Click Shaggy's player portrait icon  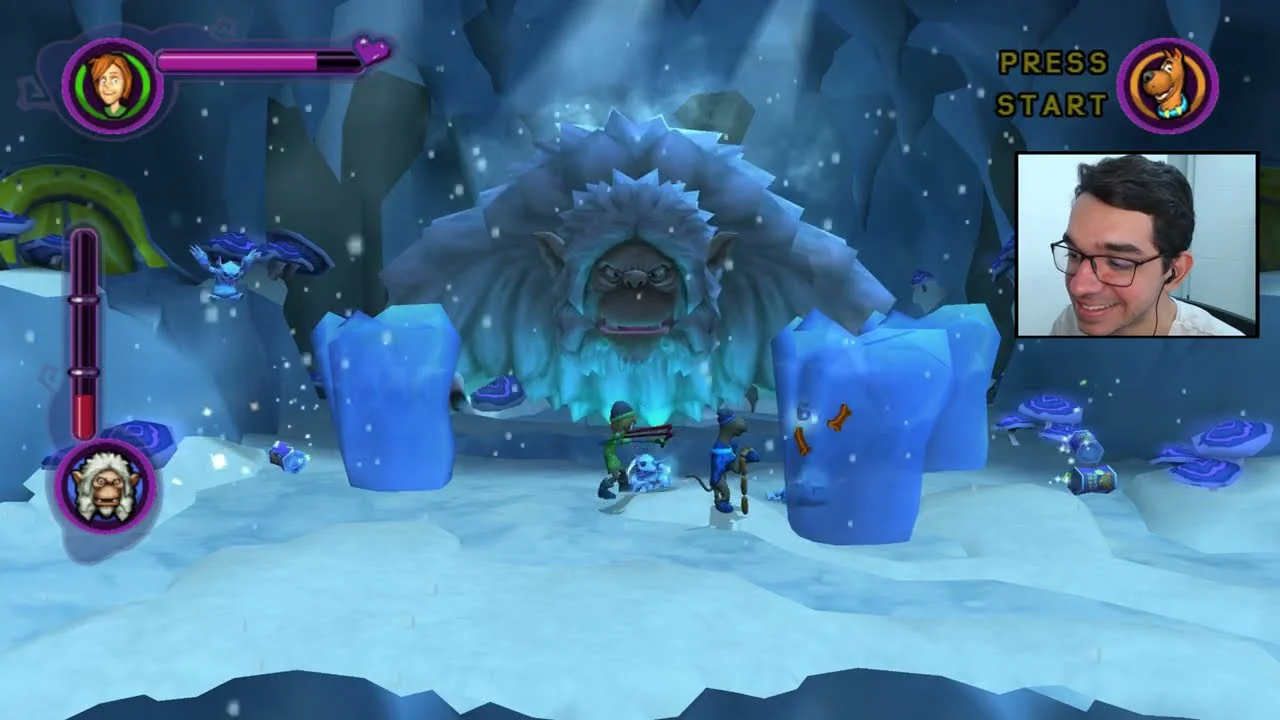click(x=112, y=85)
